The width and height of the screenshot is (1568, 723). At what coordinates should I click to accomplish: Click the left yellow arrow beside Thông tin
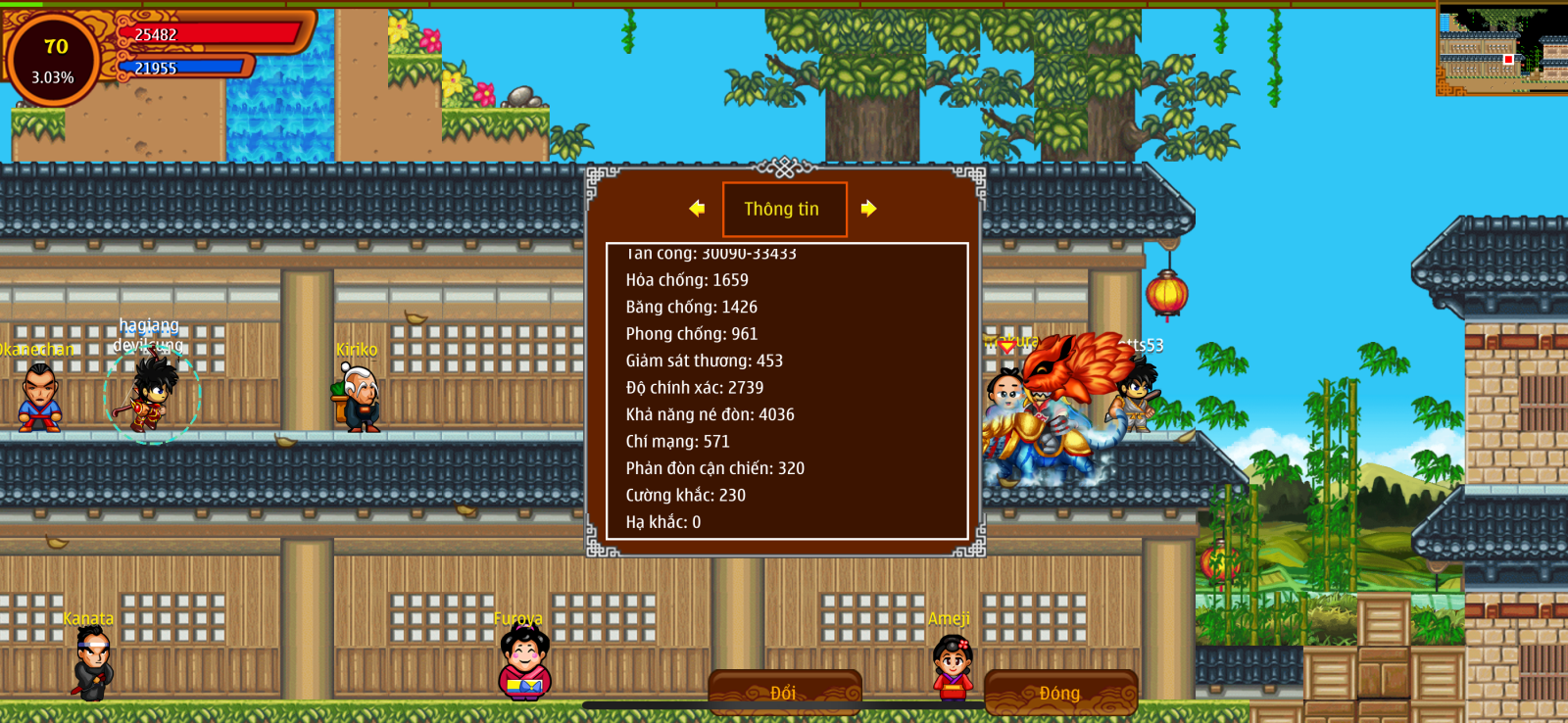coord(697,209)
